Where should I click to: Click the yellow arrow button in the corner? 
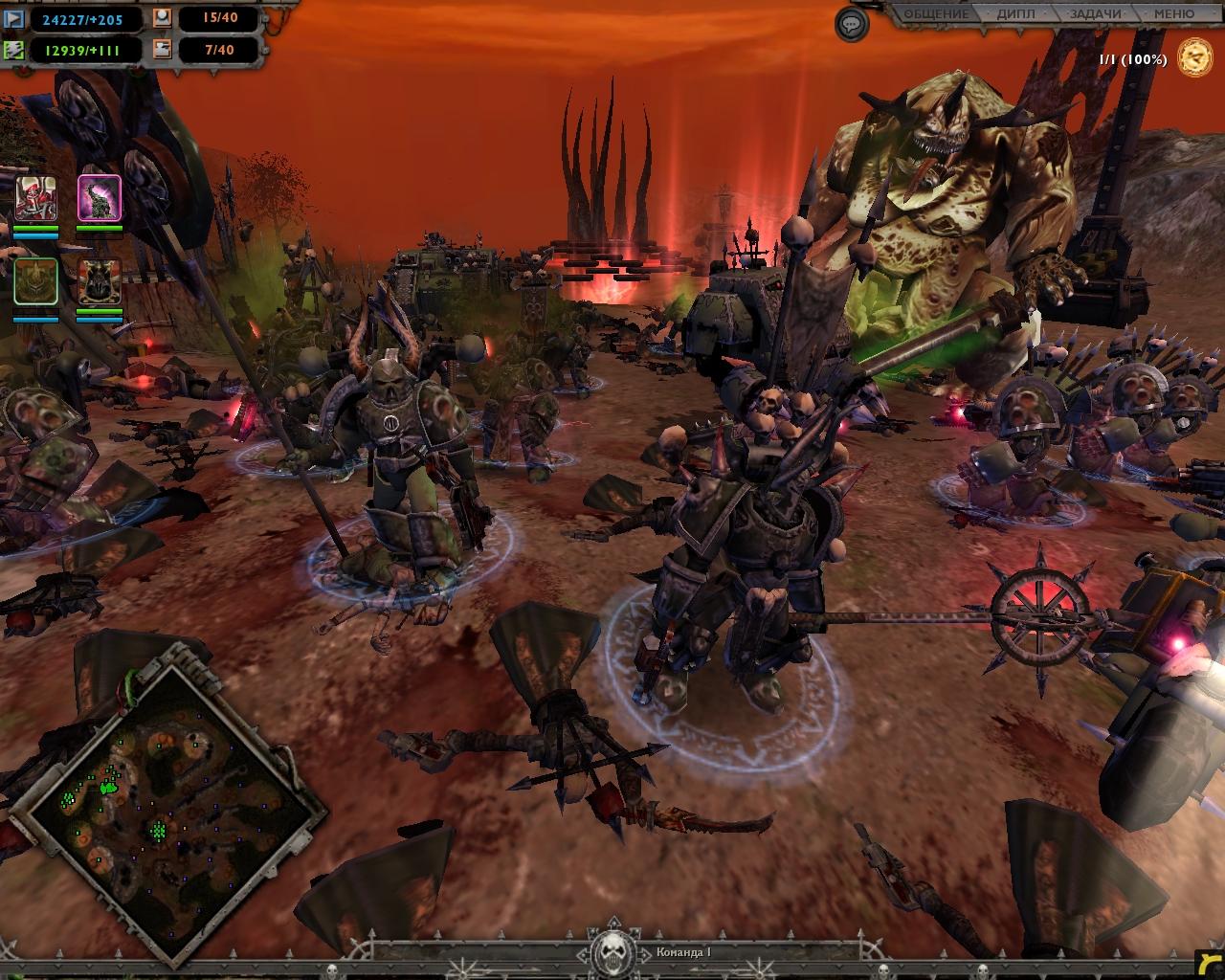(1209, 964)
